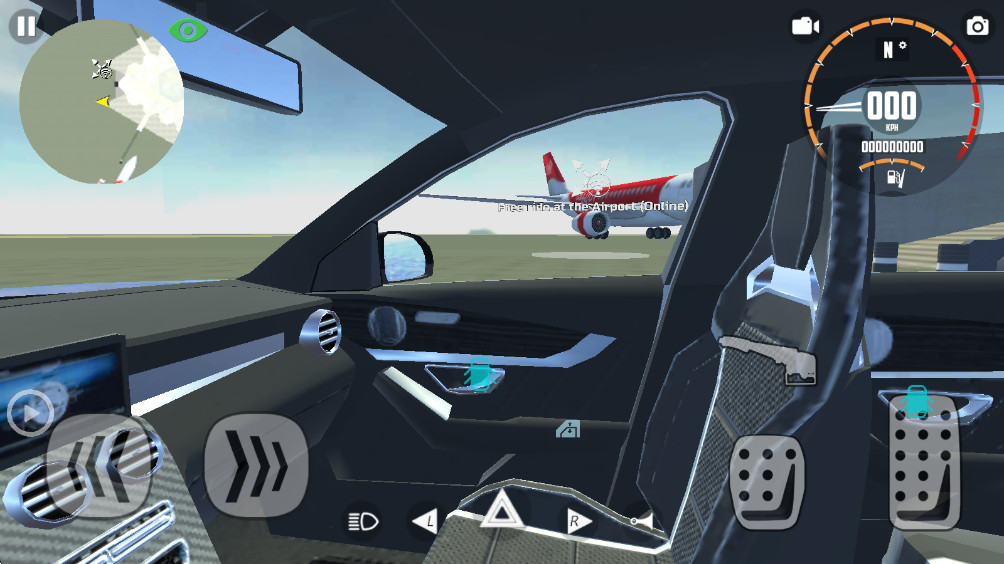Activate the left turn signal

coord(426,520)
